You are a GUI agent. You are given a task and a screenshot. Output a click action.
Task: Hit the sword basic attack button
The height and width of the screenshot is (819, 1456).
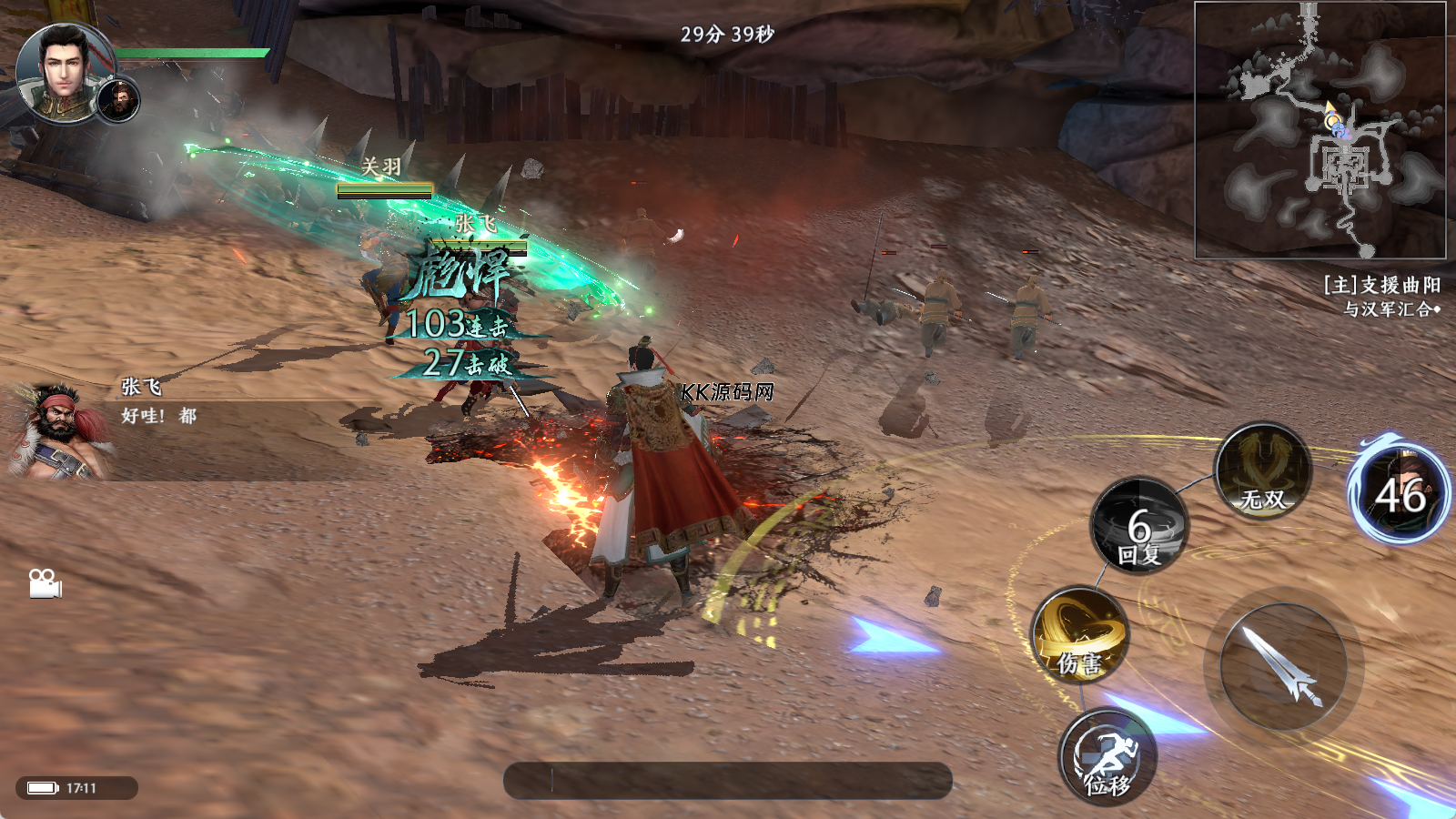pyautogui.click(x=1283, y=667)
